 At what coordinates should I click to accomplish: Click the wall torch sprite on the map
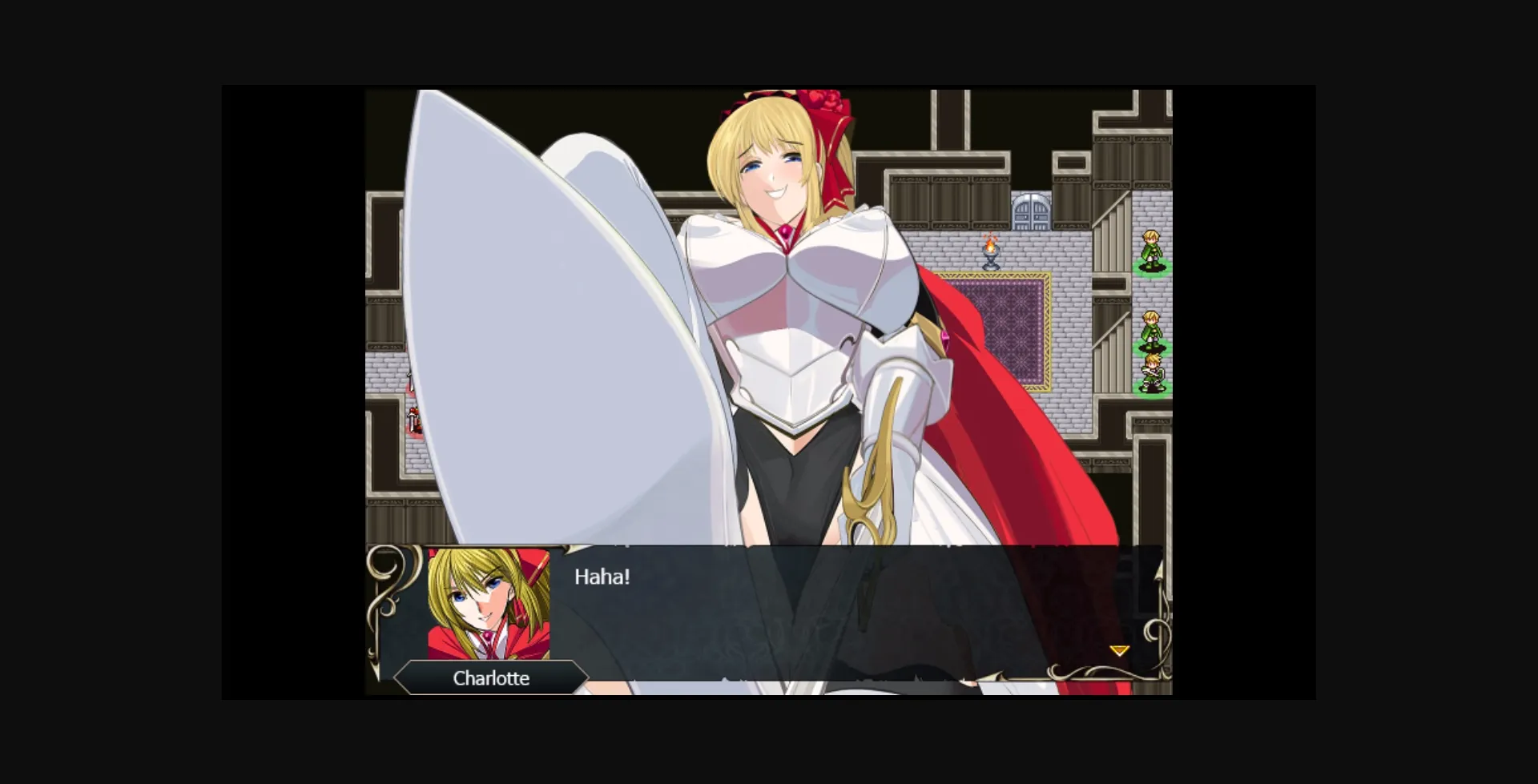pos(990,255)
